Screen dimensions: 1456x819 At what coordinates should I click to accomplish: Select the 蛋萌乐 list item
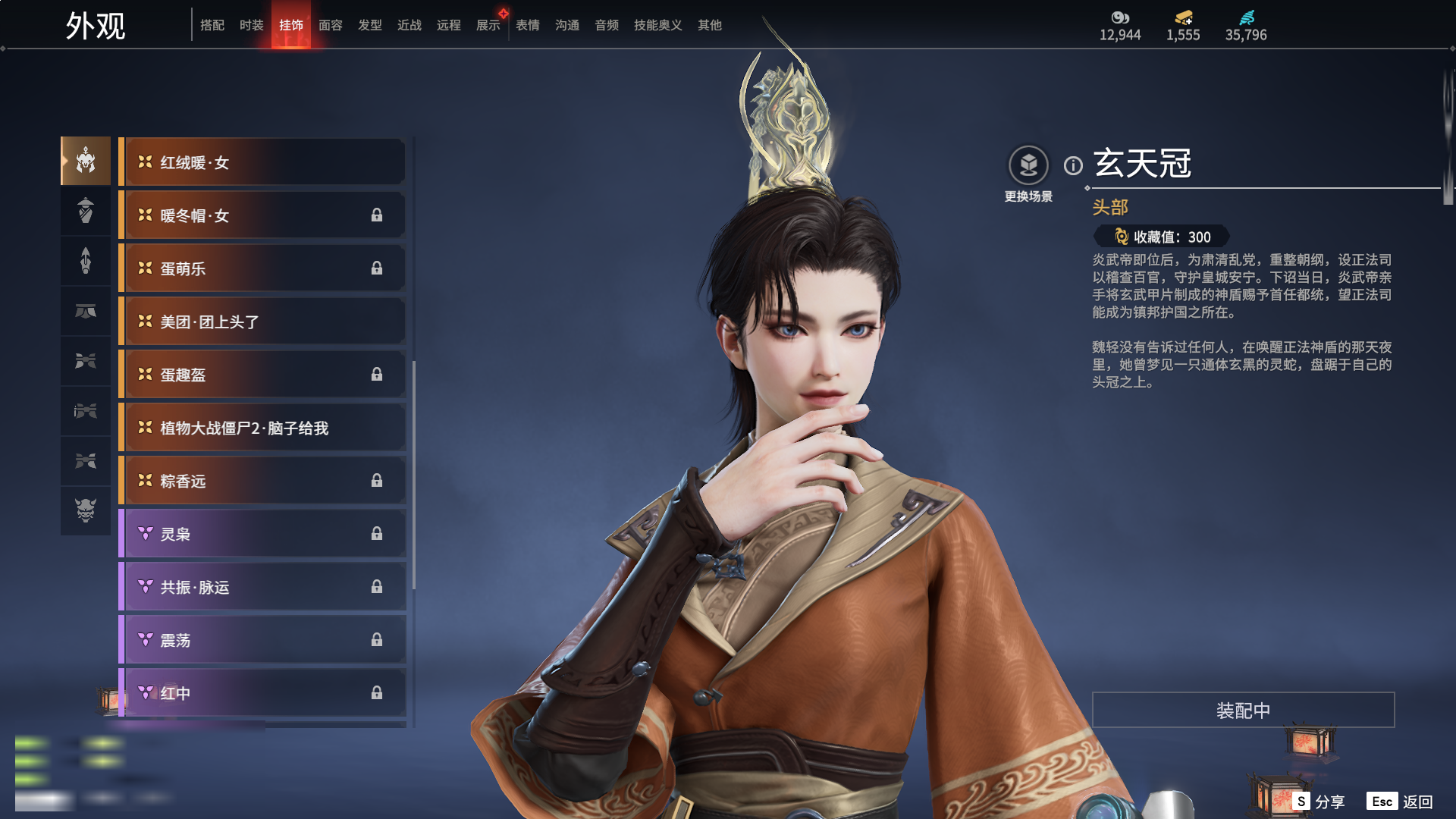262,268
